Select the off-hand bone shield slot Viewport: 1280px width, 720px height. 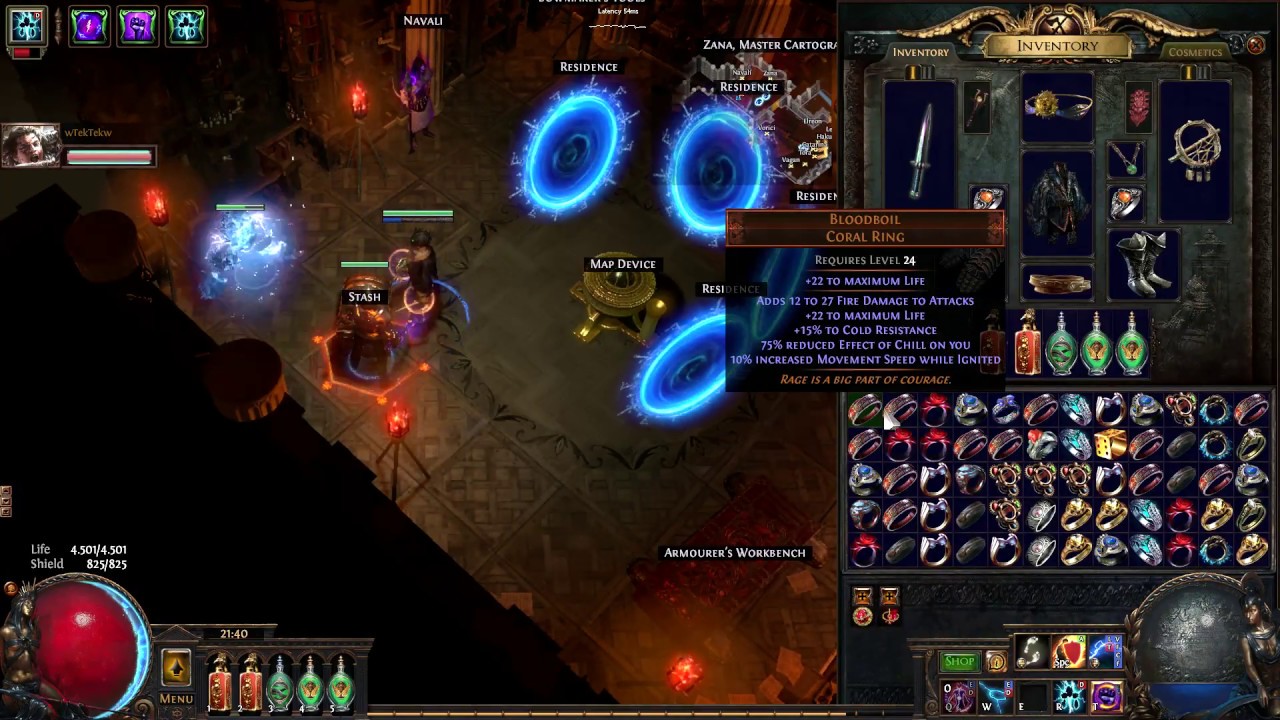pyautogui.click(x=1196, y=150)
